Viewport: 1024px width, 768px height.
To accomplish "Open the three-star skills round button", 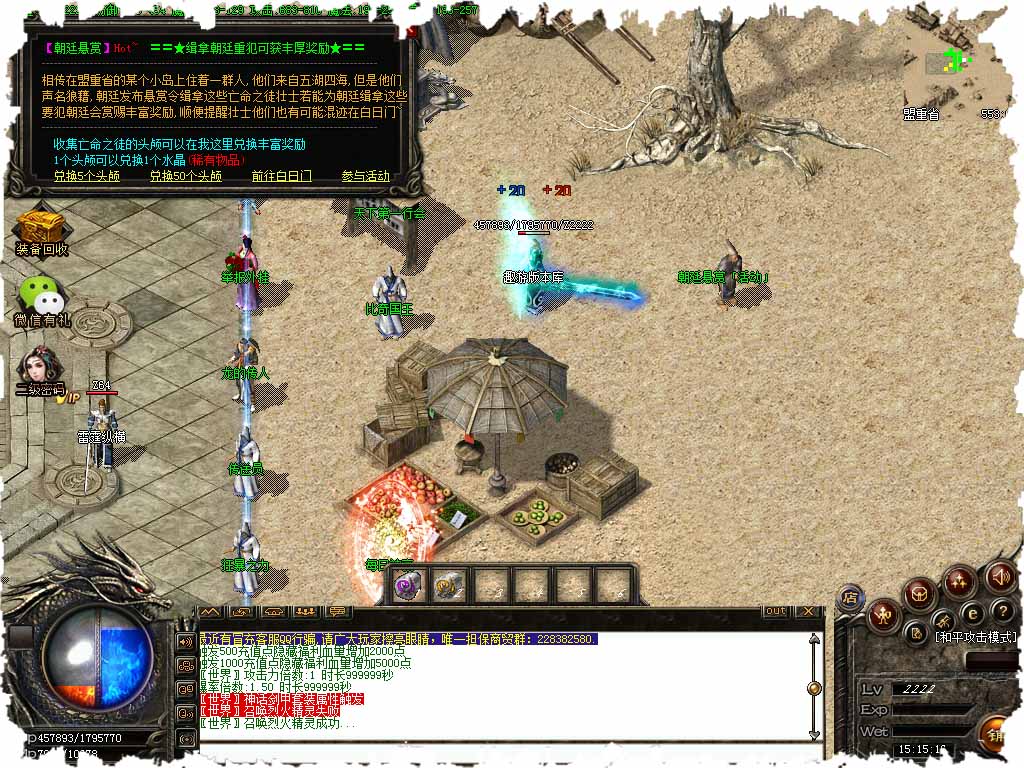I will coord(960,581).
